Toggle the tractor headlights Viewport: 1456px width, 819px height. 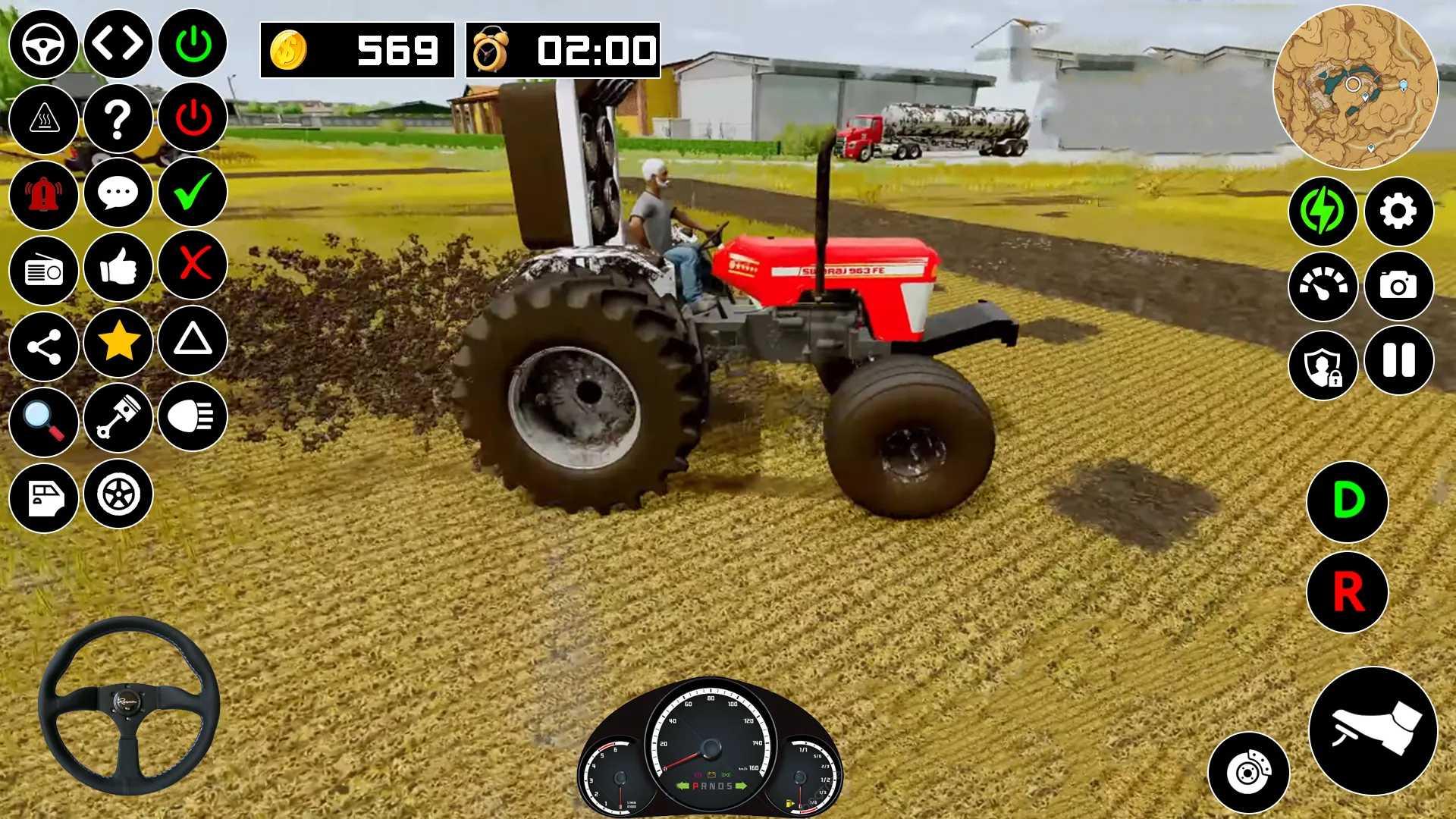click(x=192, y=419)
